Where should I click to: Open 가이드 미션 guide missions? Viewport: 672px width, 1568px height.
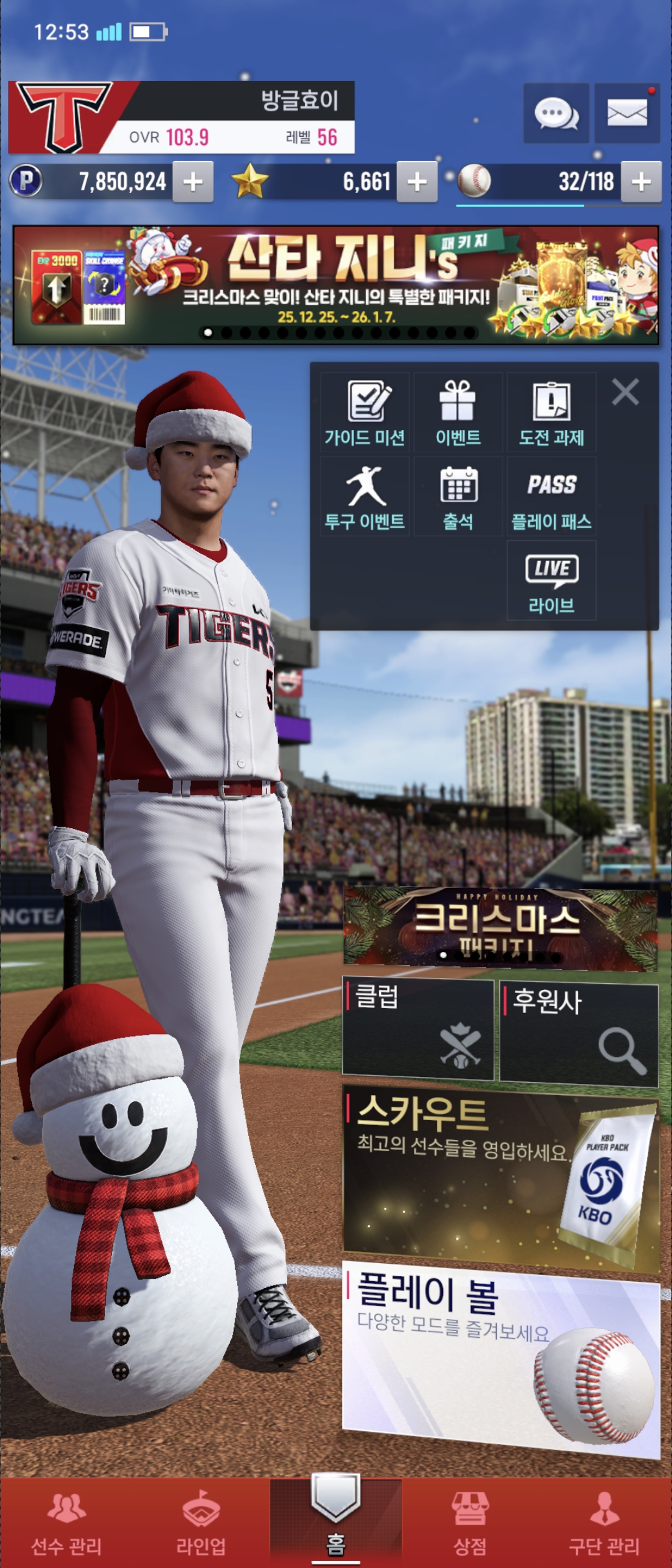click(x=365, y=413)
